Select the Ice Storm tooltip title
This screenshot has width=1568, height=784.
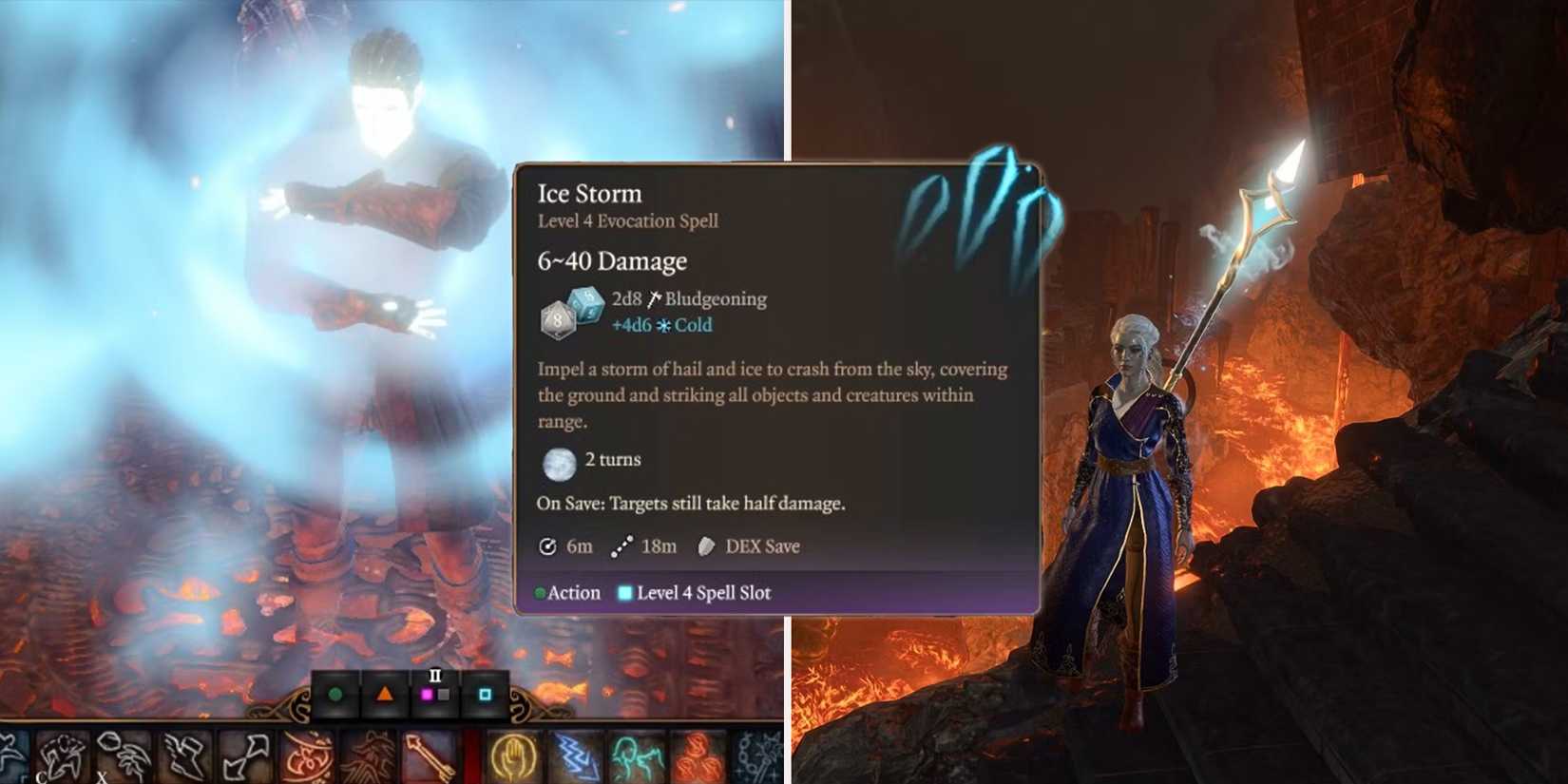point(589,193)
